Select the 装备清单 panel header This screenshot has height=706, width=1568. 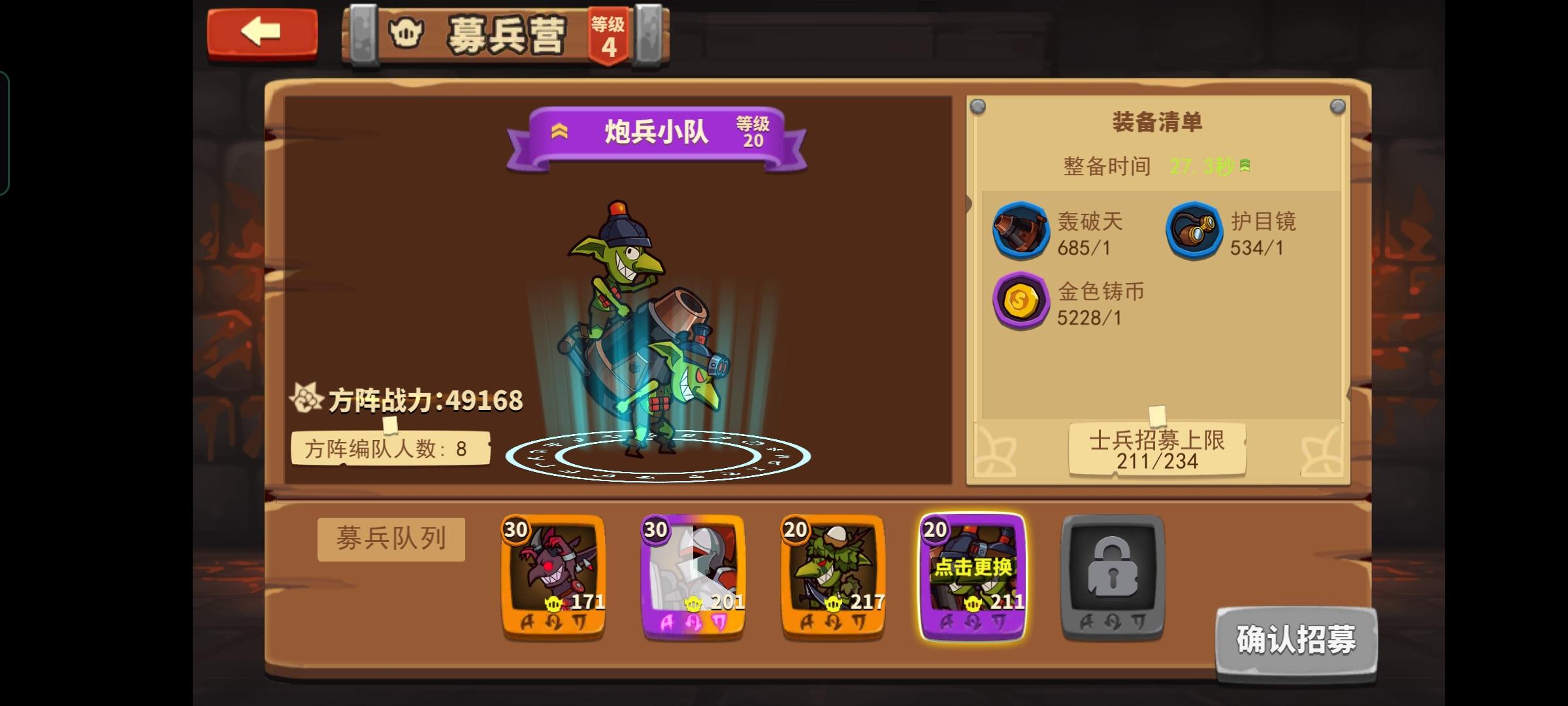(x=1156, y=122)
